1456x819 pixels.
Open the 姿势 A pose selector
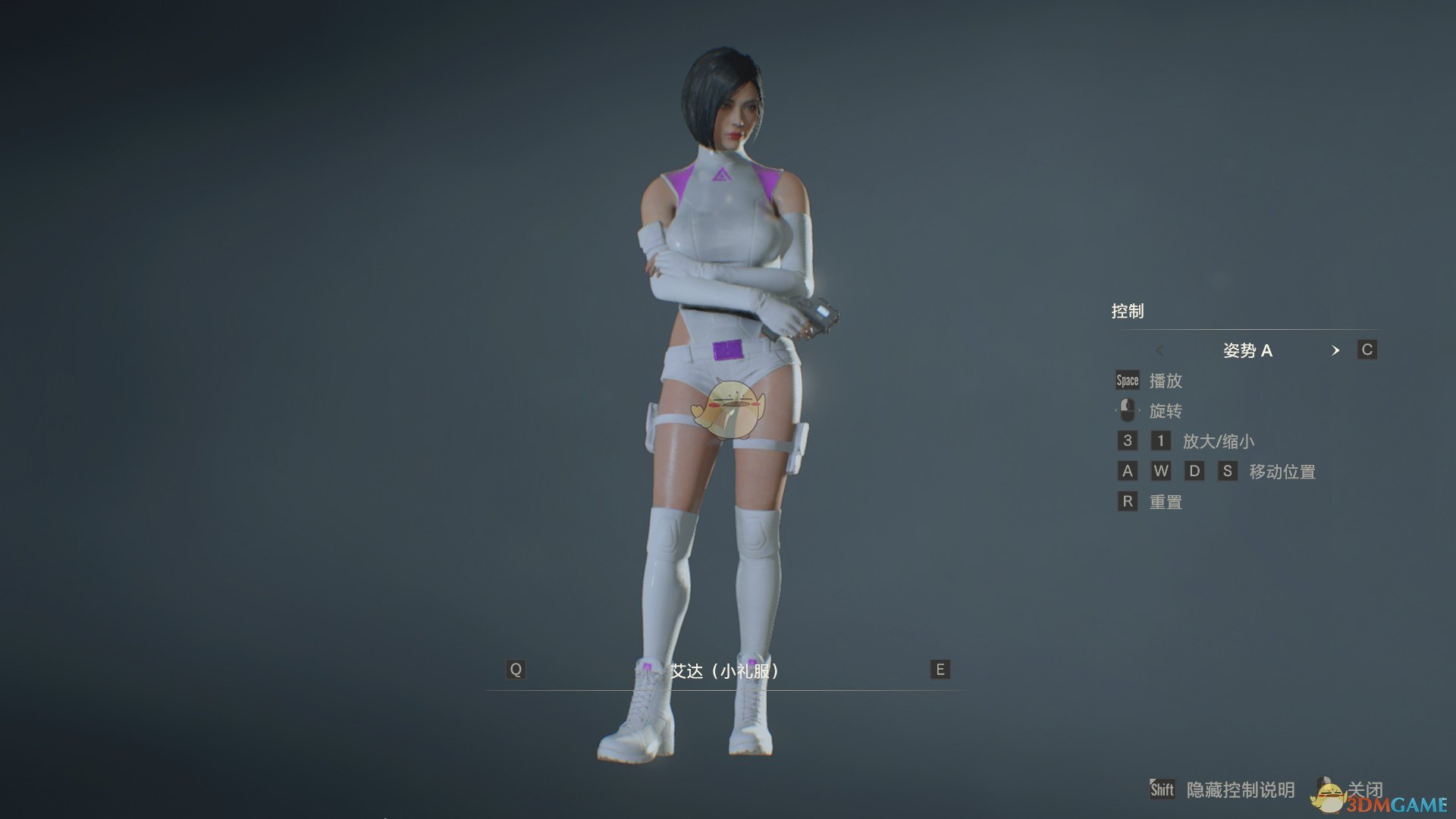(1248, 350)
